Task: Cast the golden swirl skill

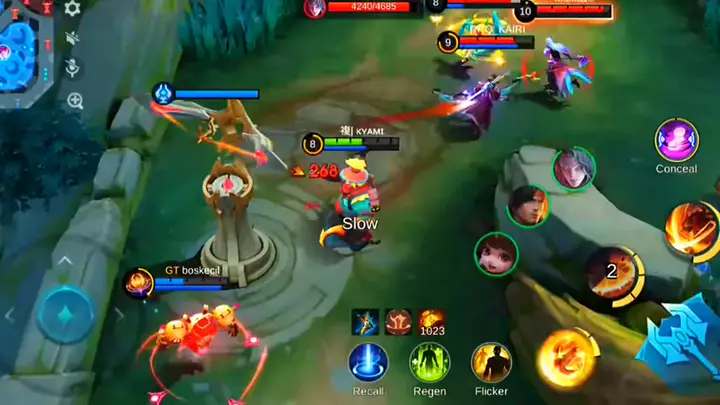Action: tap(566, 357)
